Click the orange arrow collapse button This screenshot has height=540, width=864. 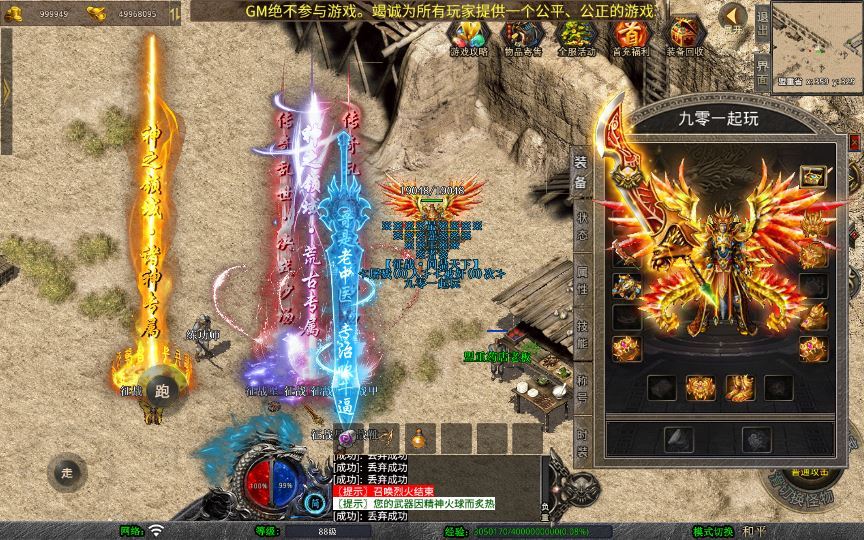click(x=732, y=18)
